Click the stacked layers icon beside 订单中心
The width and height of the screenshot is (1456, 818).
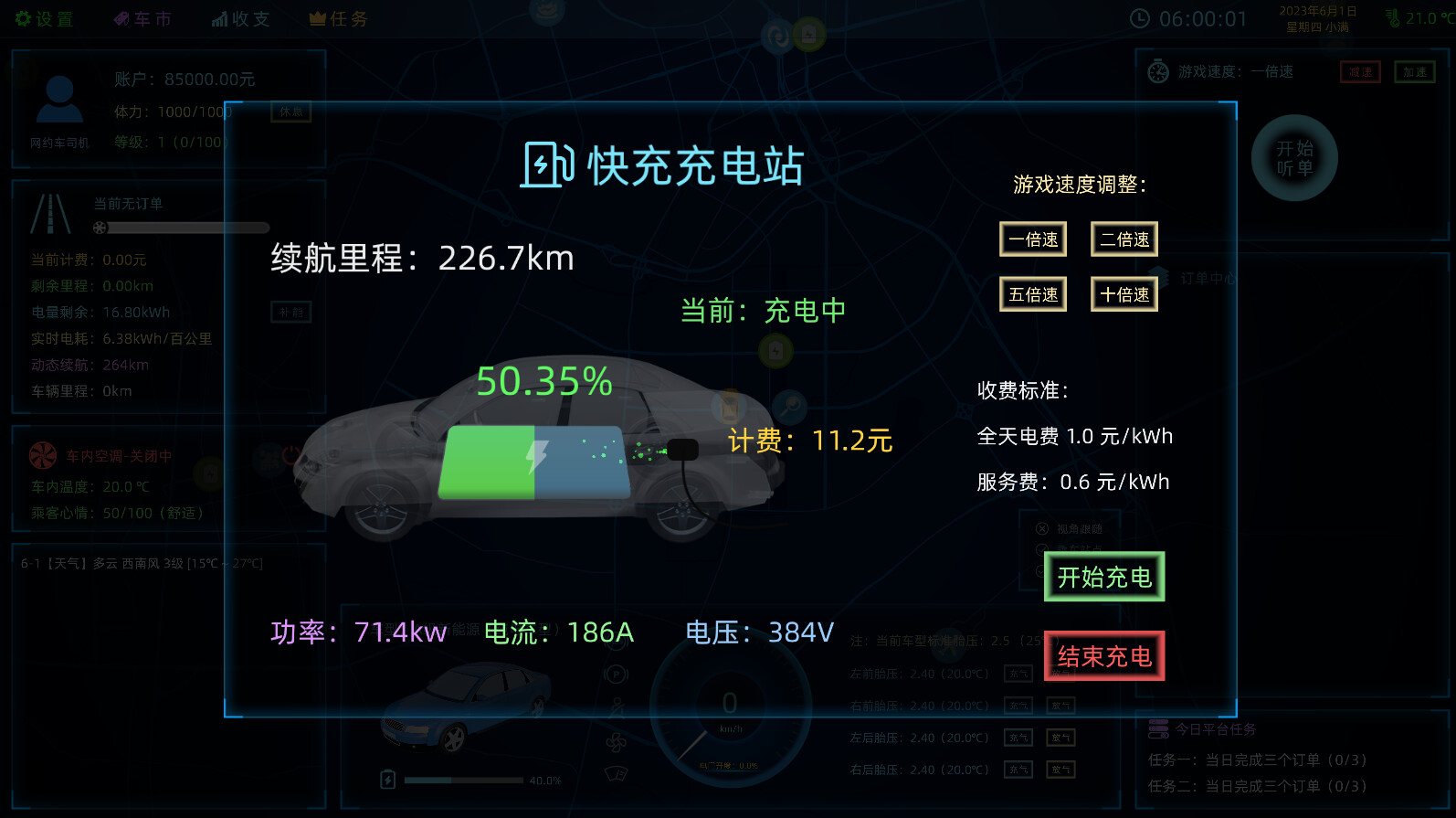click(1160, 279)
